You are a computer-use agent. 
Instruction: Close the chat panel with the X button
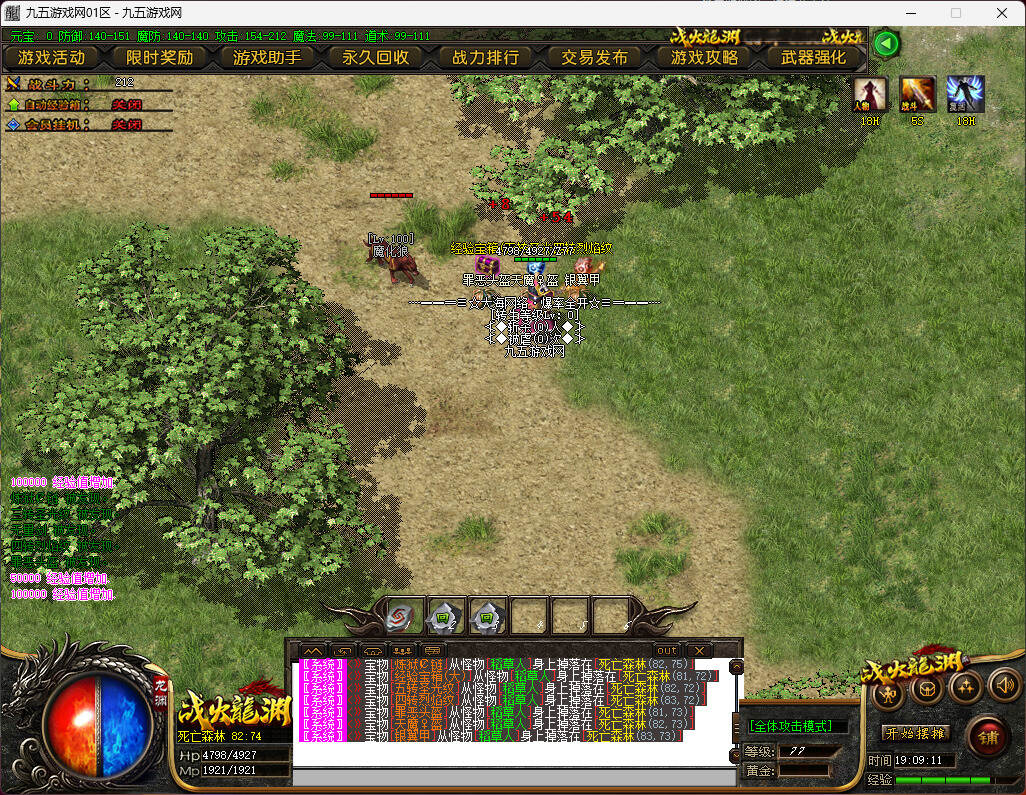[x=697, y=650]
